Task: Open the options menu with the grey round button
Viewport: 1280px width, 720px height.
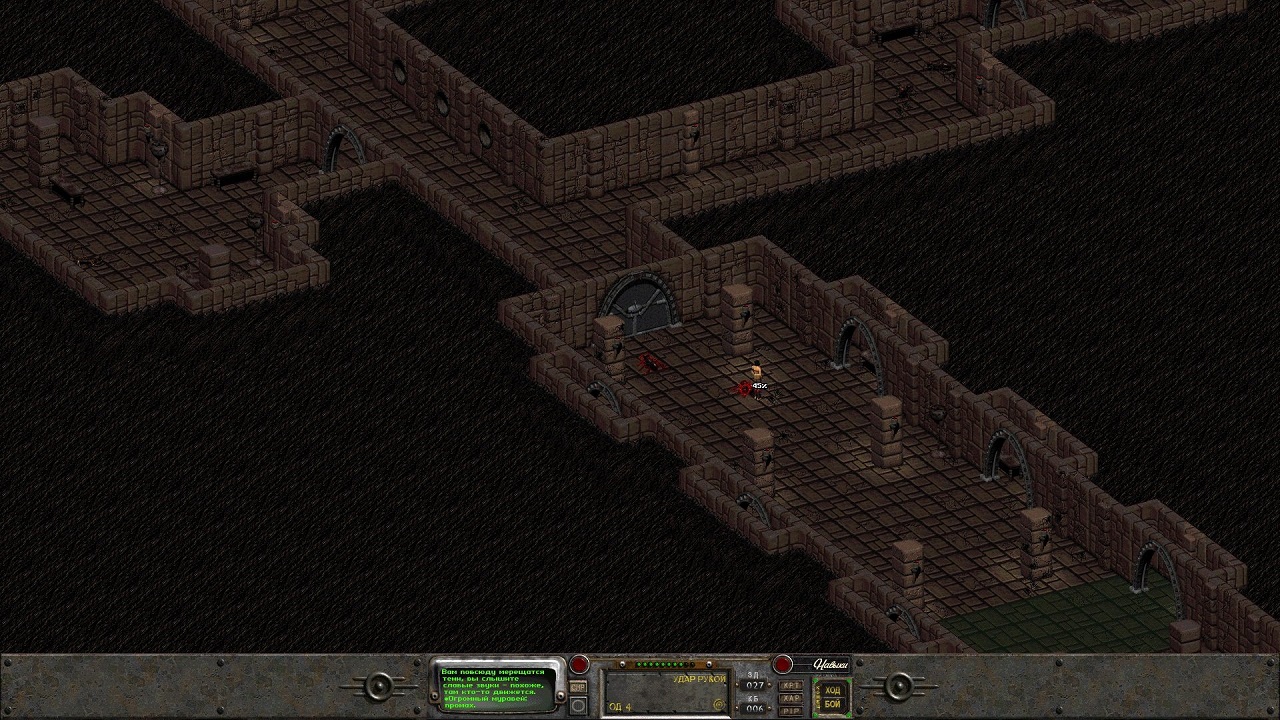Action: [x=578, y=706]
